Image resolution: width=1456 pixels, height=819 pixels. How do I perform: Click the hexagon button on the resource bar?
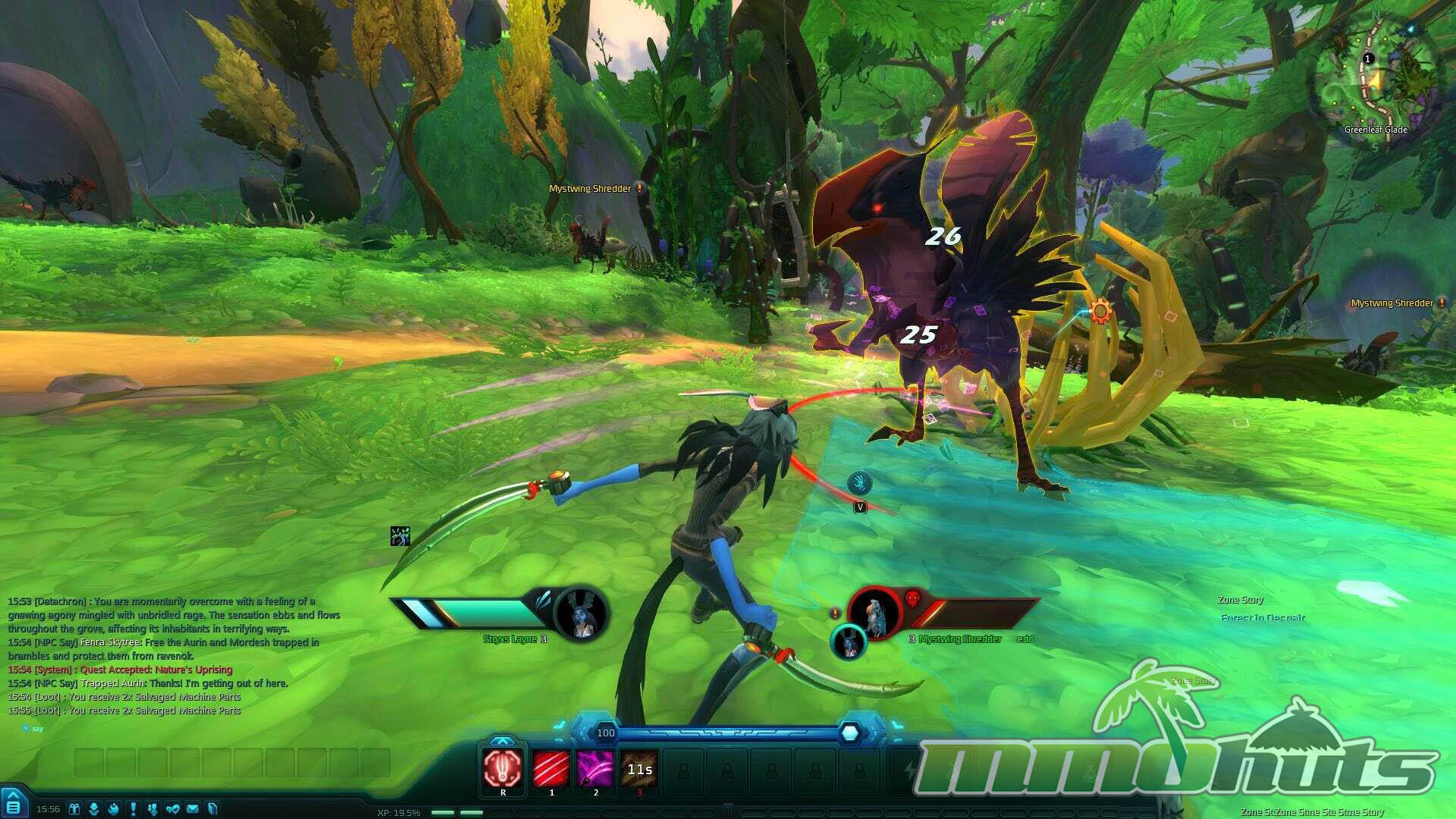point(850,733)
